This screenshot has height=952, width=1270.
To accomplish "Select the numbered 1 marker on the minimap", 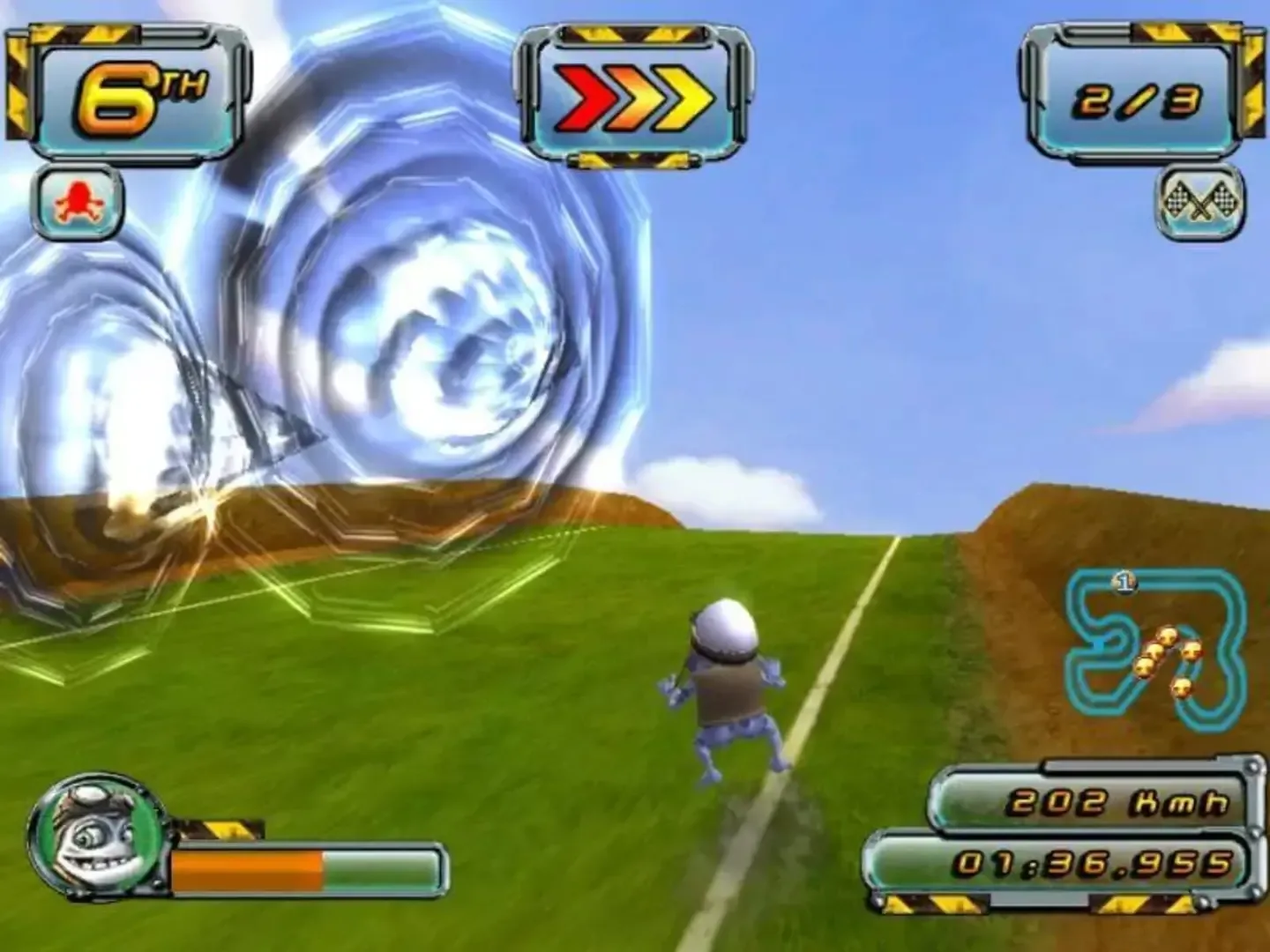I will [1125, 581].
